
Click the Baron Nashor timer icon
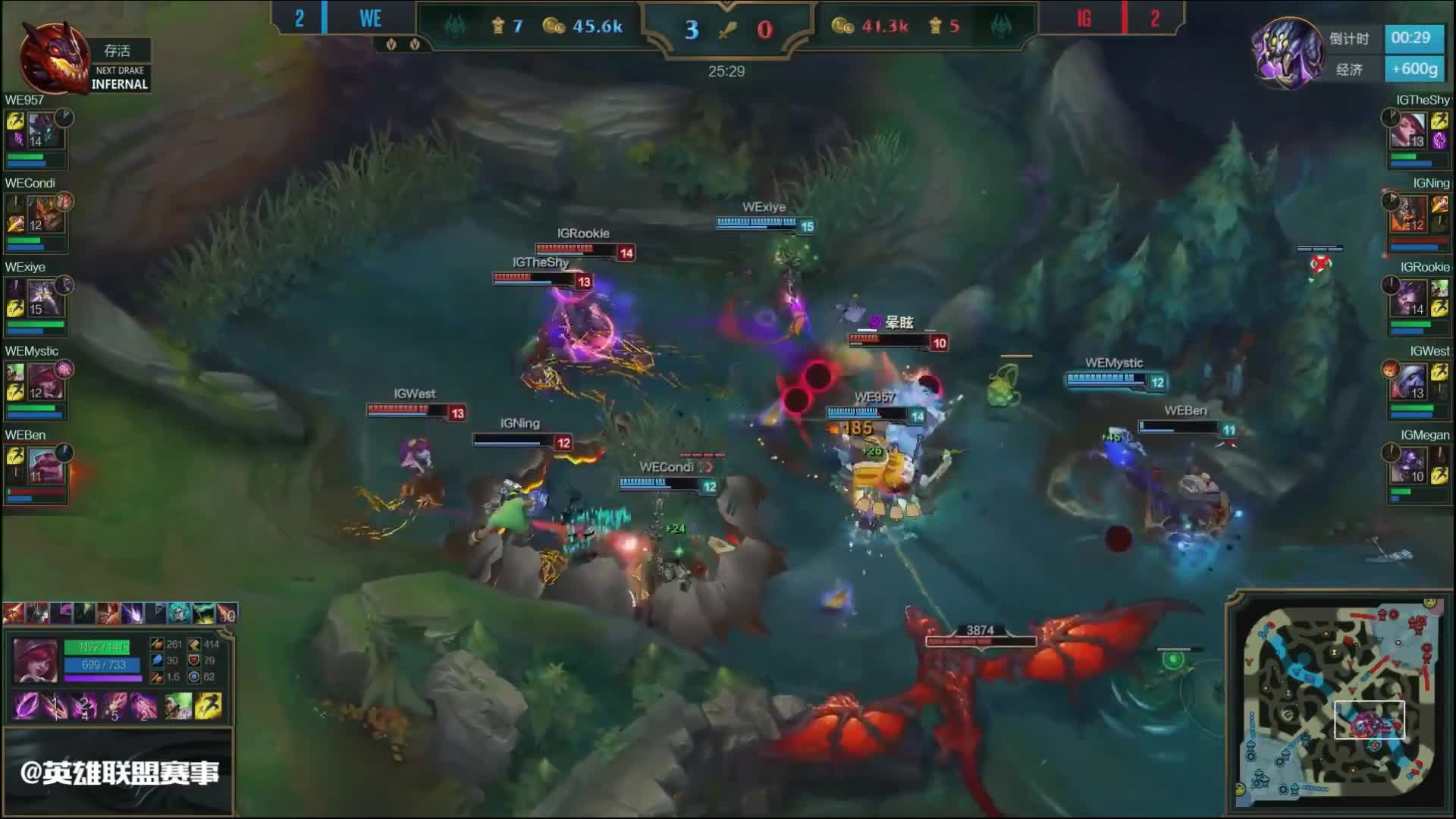[1286, 52]
